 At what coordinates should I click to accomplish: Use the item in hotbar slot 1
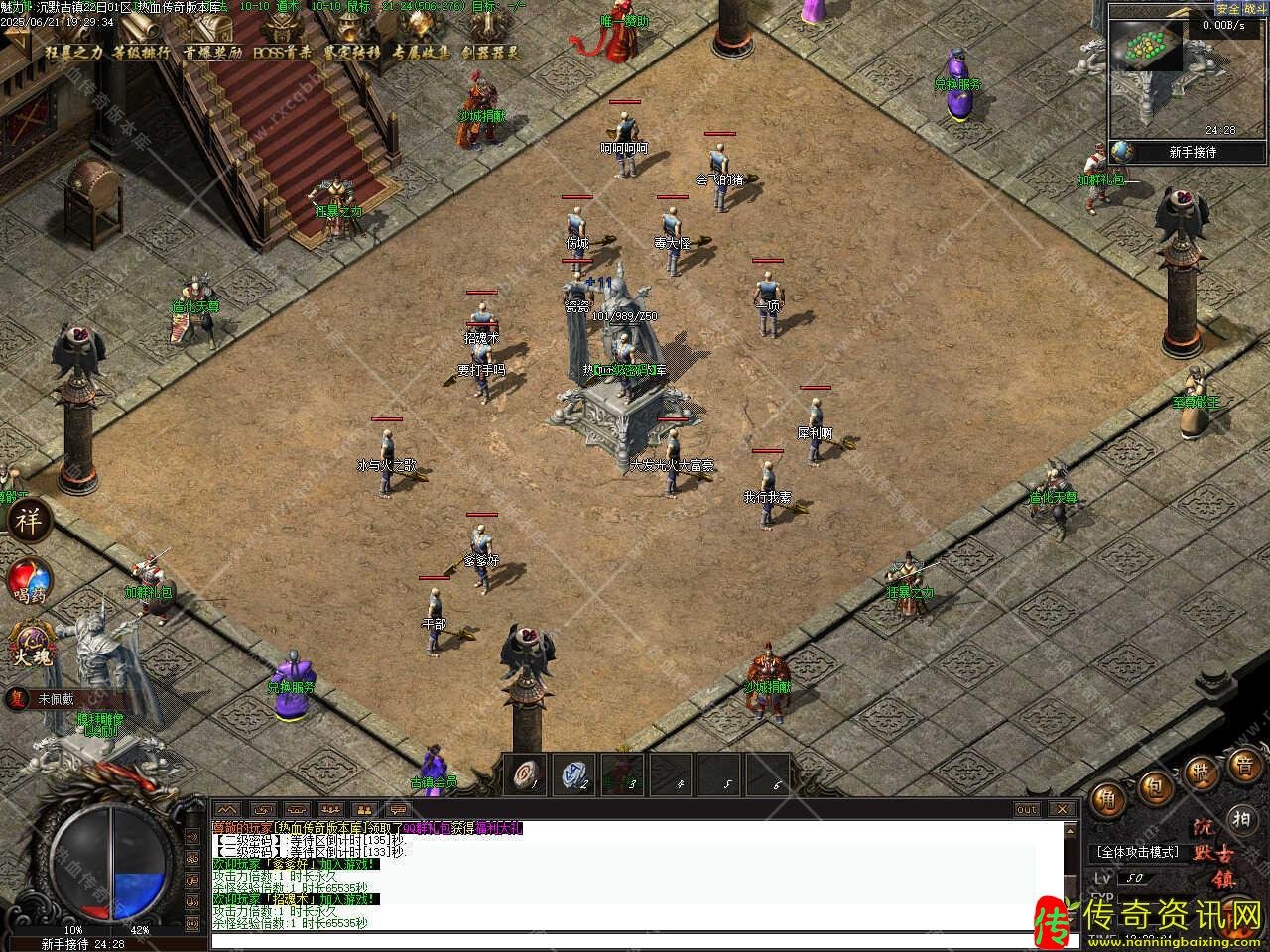[525, 774]
